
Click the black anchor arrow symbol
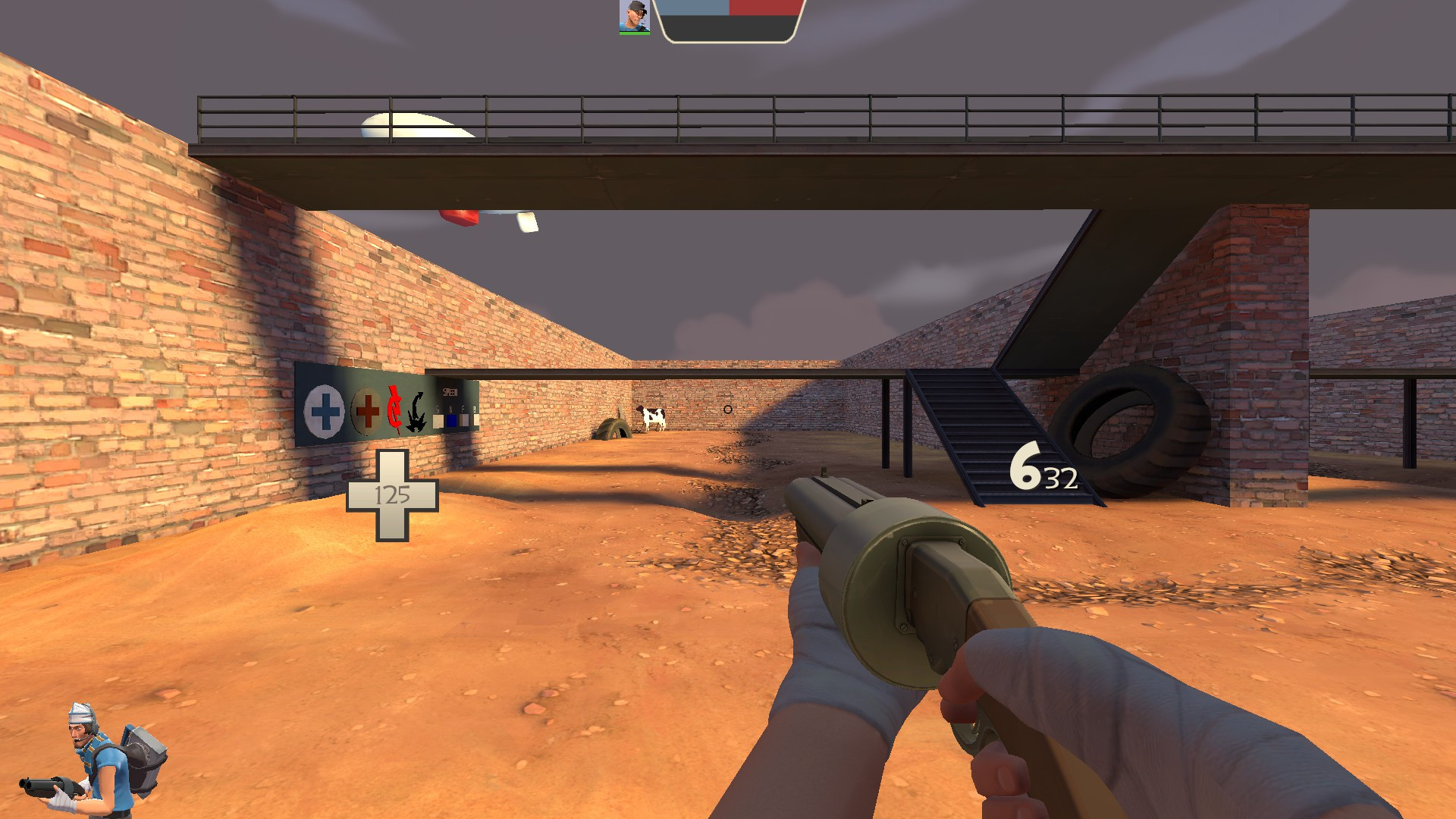416,411
